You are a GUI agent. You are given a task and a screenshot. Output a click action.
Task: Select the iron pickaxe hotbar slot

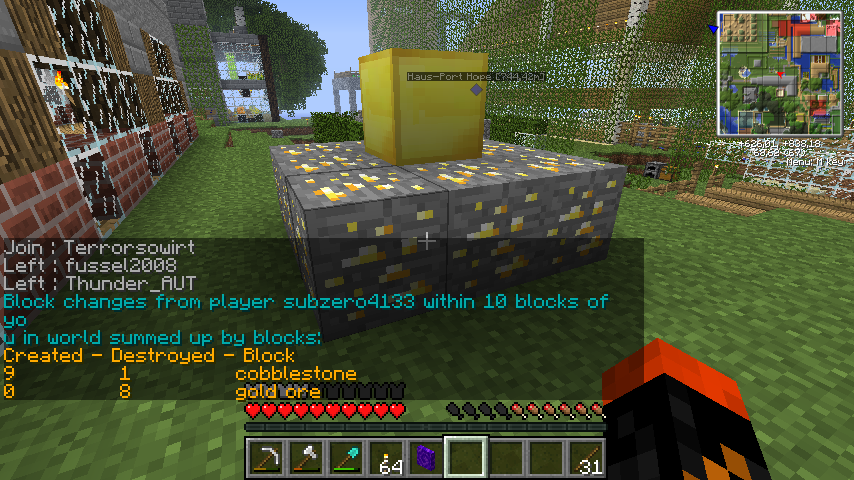265,457
